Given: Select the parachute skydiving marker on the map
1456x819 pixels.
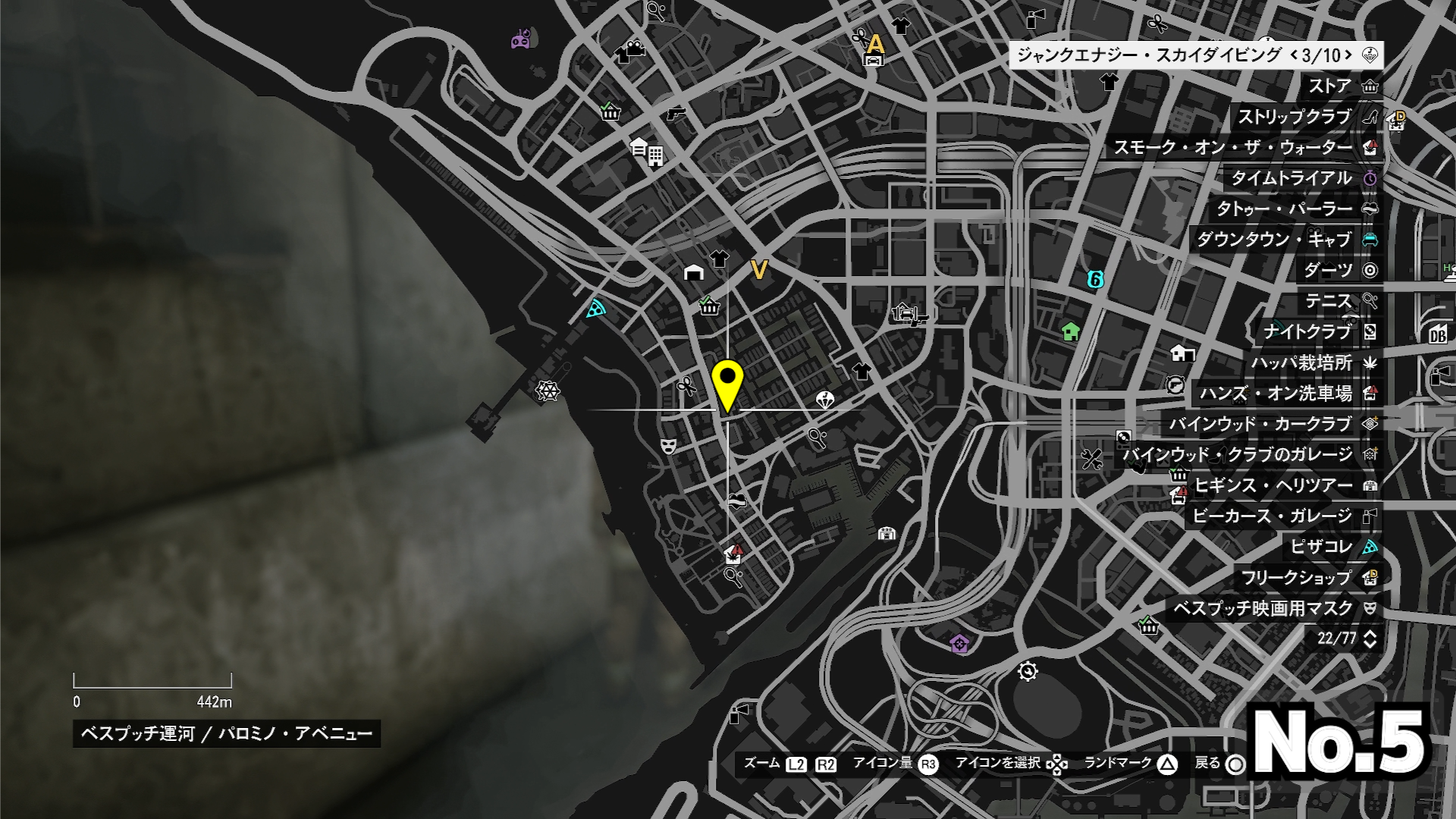Looking at the screenshot, I should click(x=825, y=399).
